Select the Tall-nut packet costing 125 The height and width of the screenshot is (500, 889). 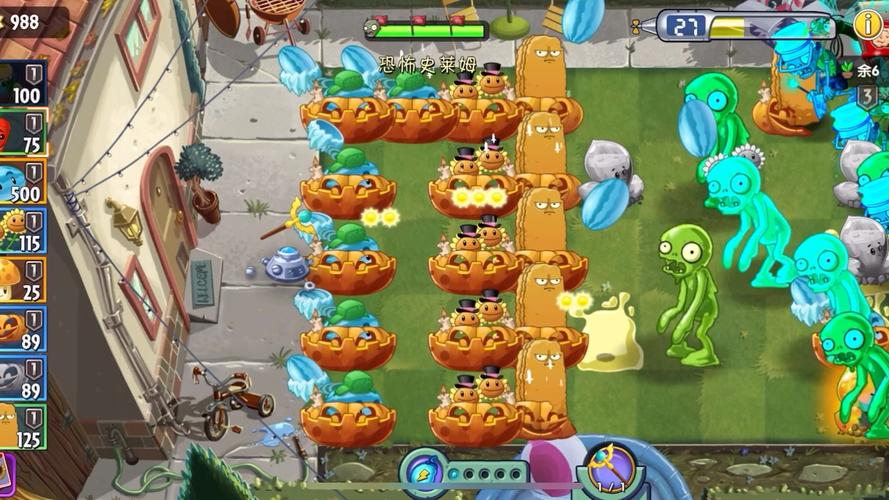pyautogui.click(x=22, y=427)
